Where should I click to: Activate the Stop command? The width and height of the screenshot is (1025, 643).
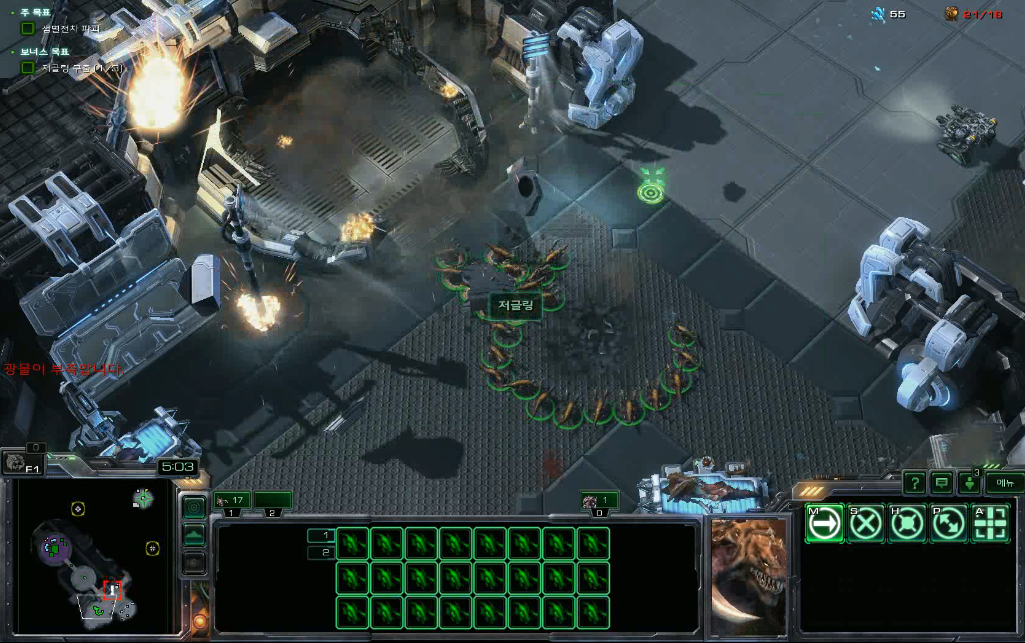[866, 523]
